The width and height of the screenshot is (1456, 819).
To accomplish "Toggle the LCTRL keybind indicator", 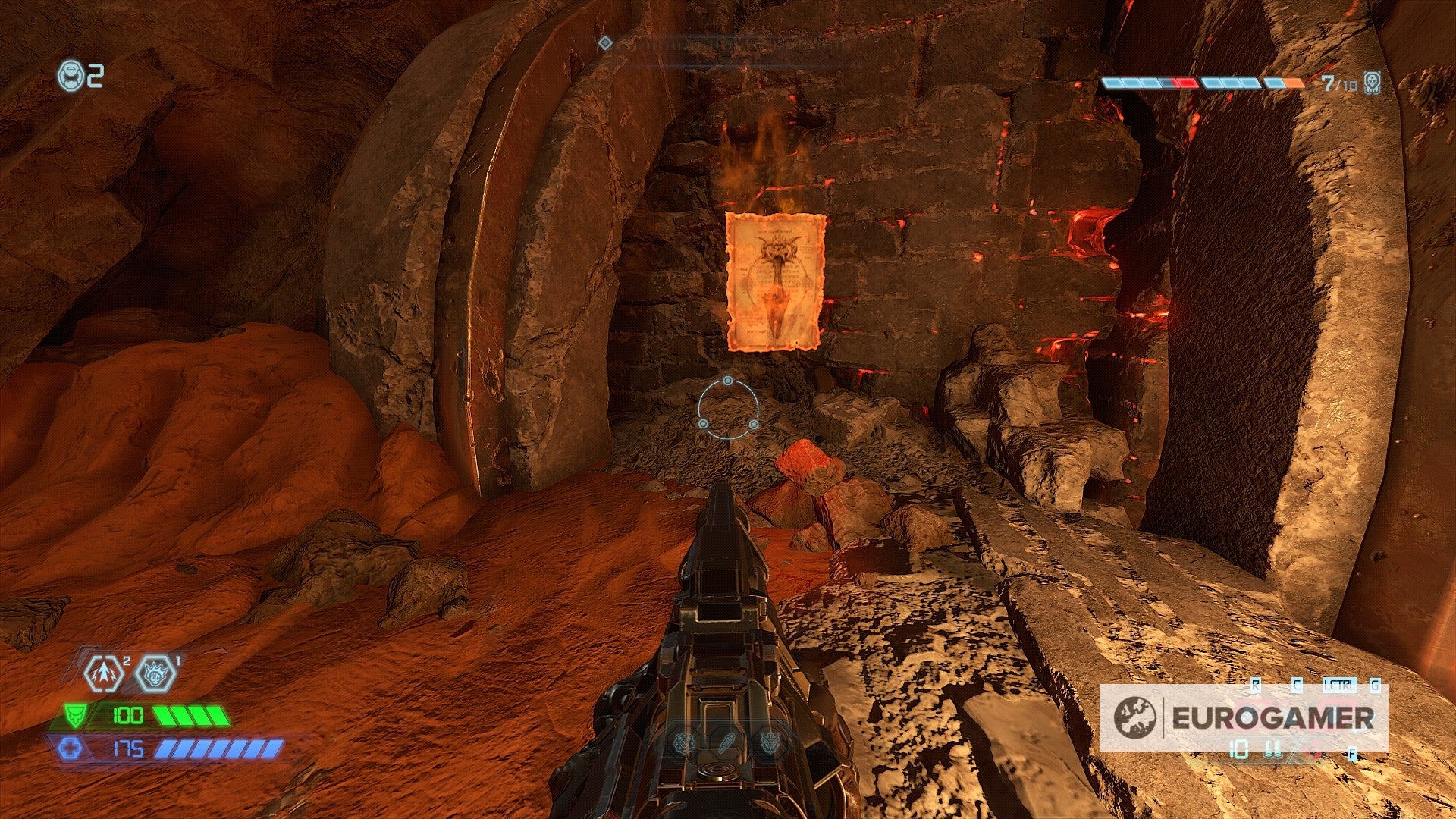I will pos(1340,684).
